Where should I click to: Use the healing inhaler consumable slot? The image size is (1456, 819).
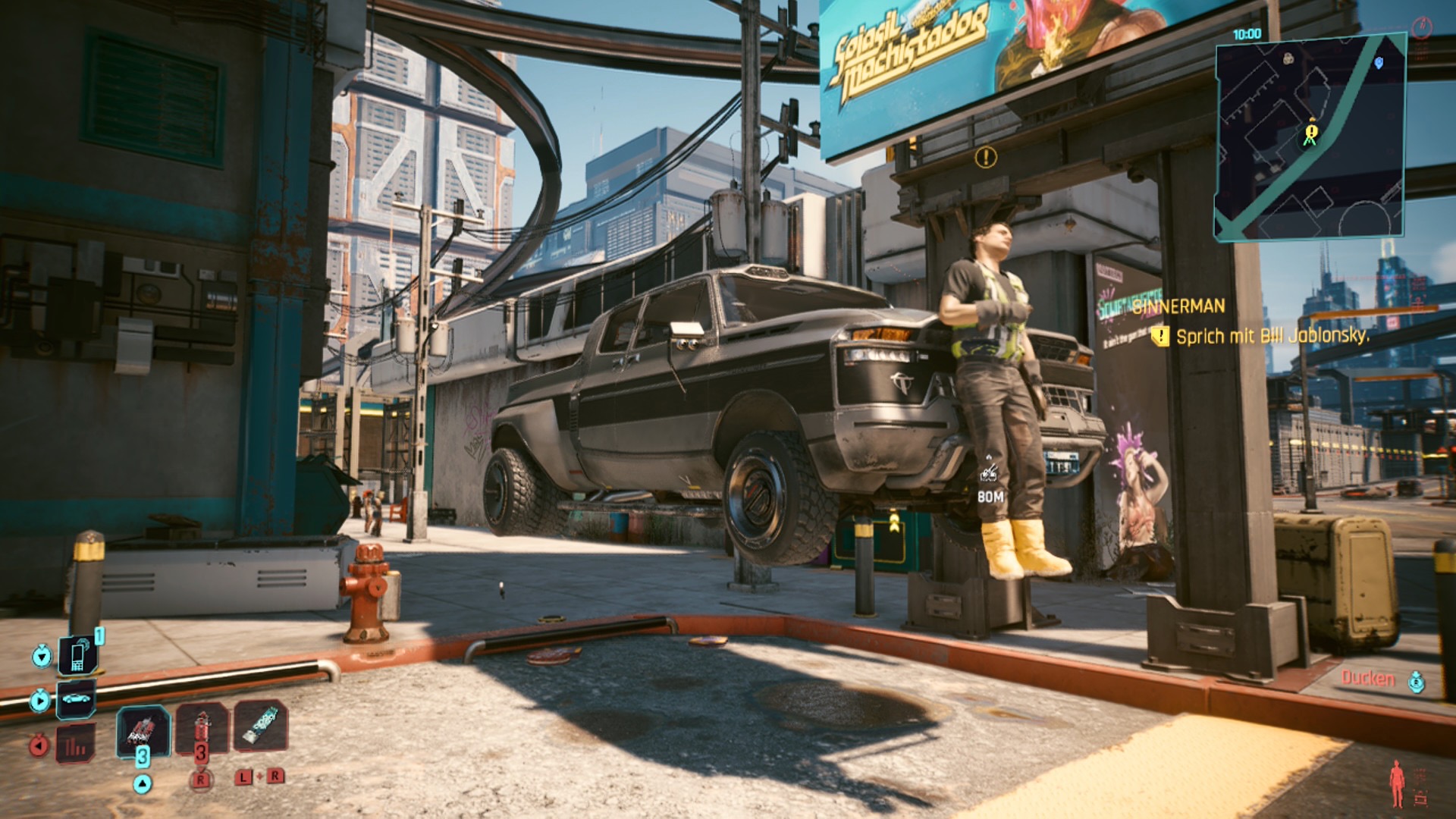coord(142,730)
